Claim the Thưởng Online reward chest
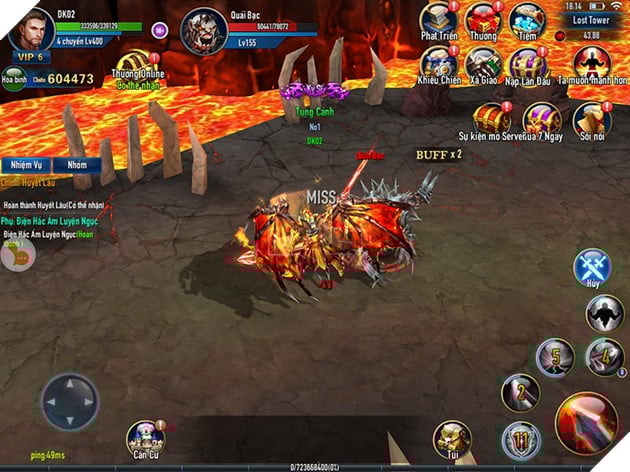 click(x=135, y=64)
